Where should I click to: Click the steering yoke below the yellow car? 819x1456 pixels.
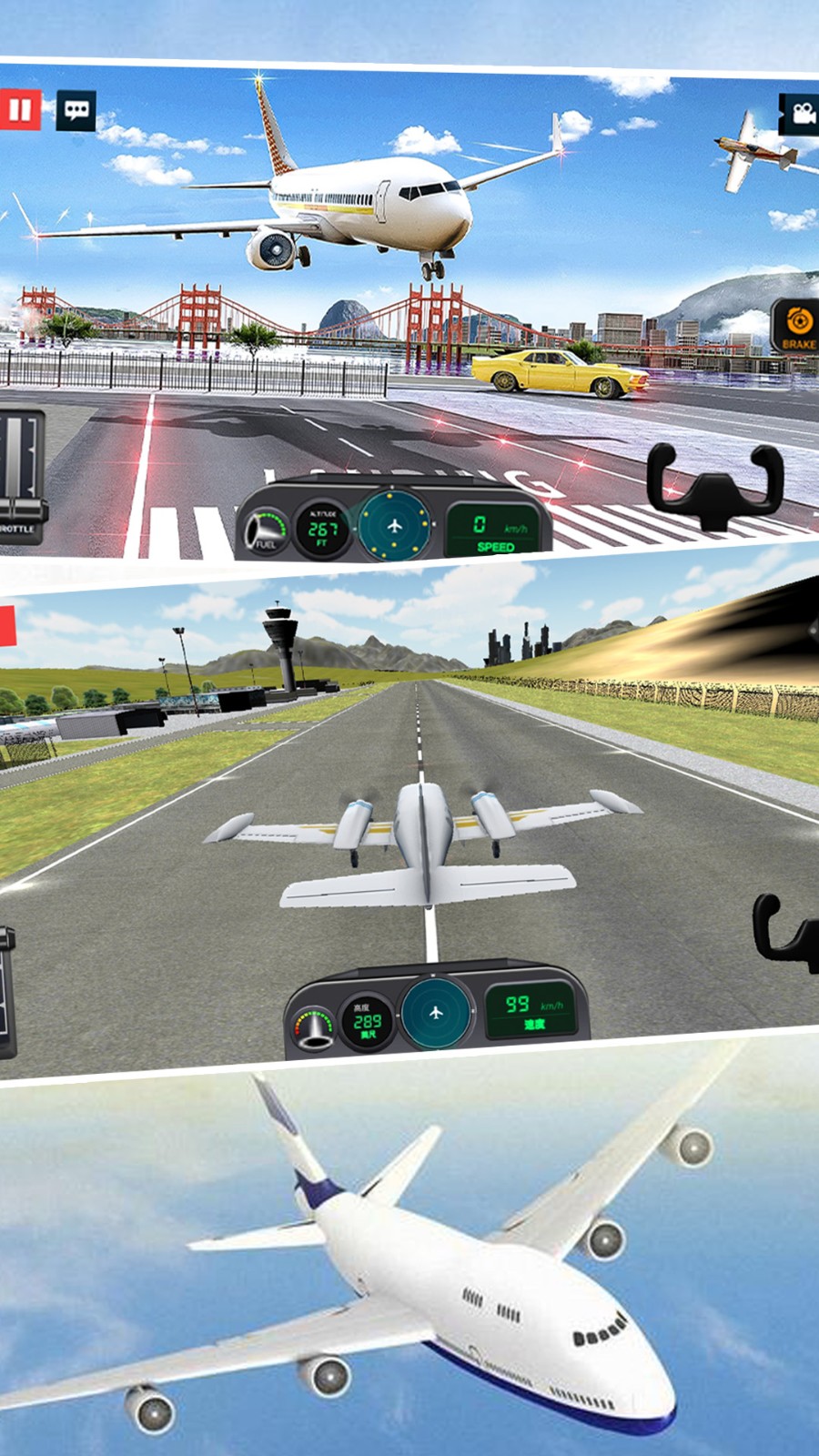715,484
